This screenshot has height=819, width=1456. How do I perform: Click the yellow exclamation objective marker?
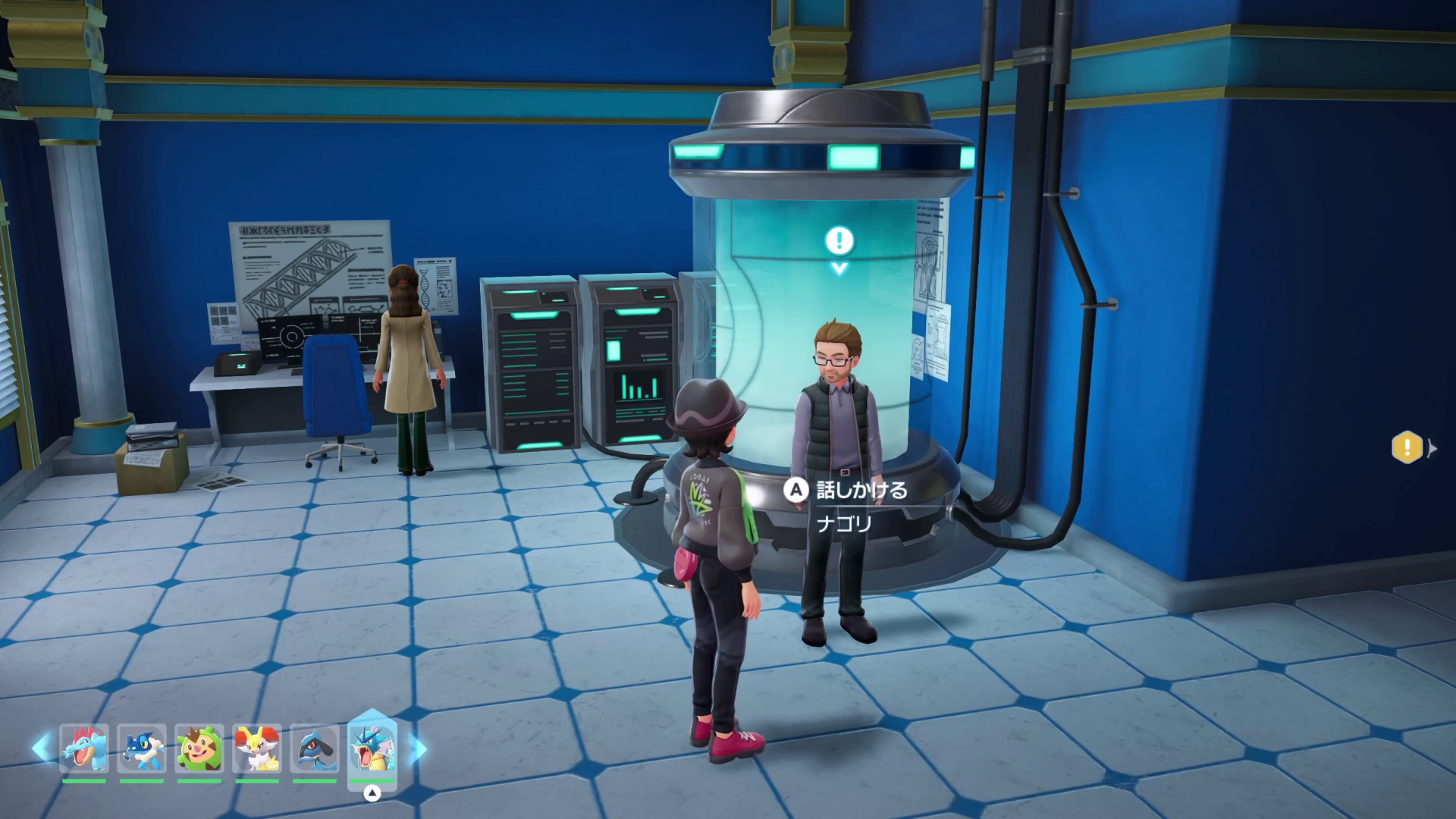[1407, 447]
